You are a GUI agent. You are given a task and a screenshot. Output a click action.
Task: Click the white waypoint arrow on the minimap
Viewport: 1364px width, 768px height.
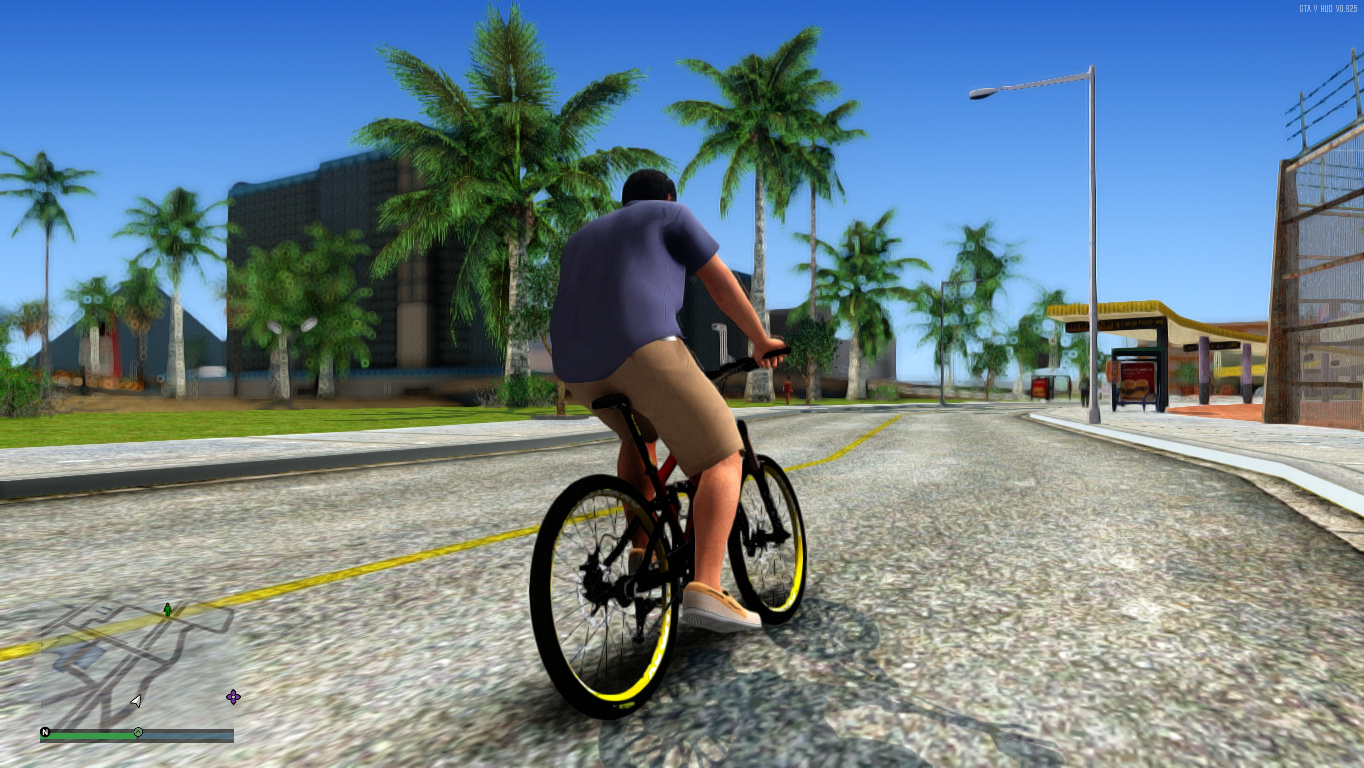pyautogui.click(x=135, y=701)
